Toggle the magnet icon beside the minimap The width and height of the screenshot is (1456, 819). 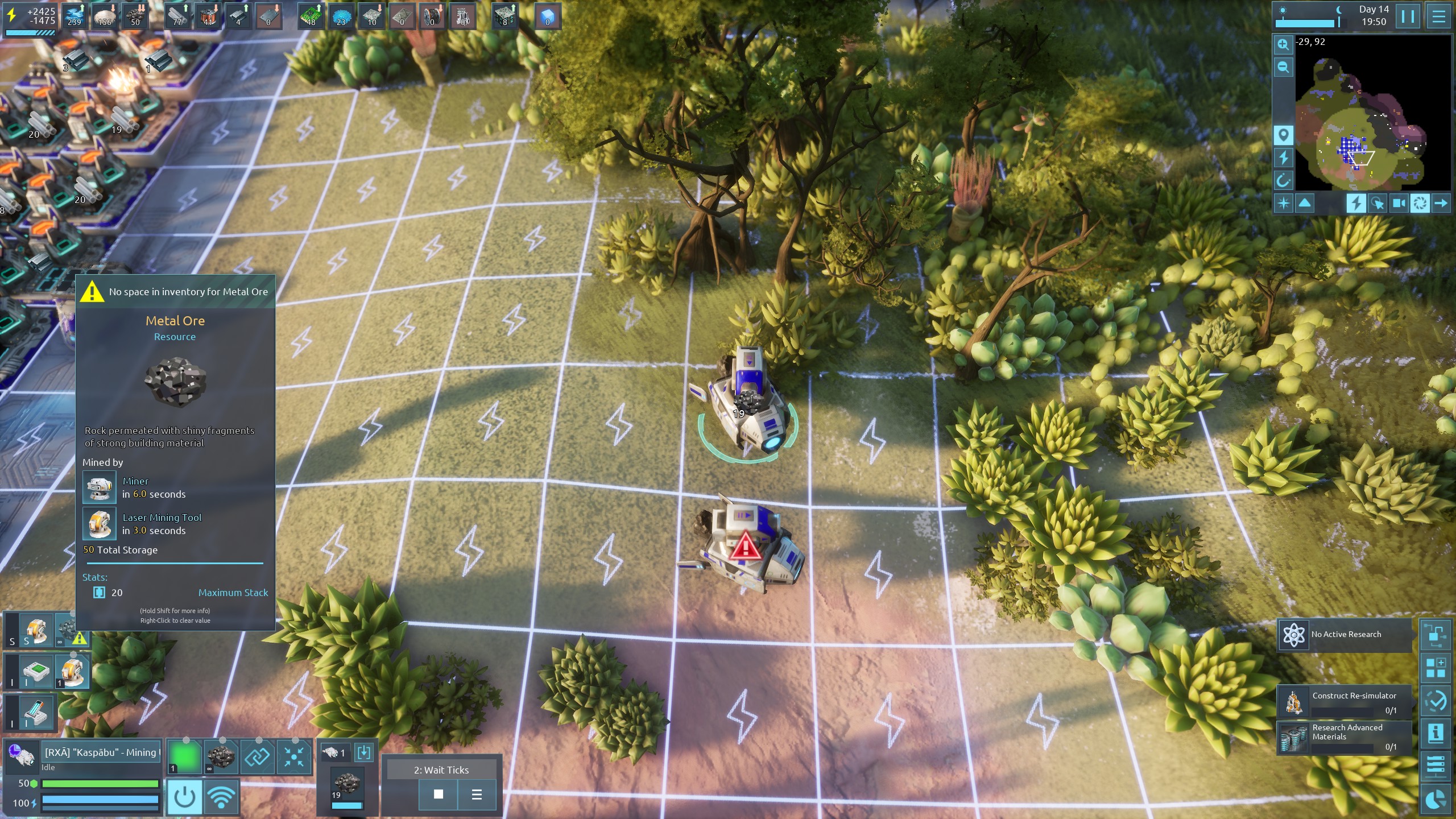click(x=1283, y=181)
